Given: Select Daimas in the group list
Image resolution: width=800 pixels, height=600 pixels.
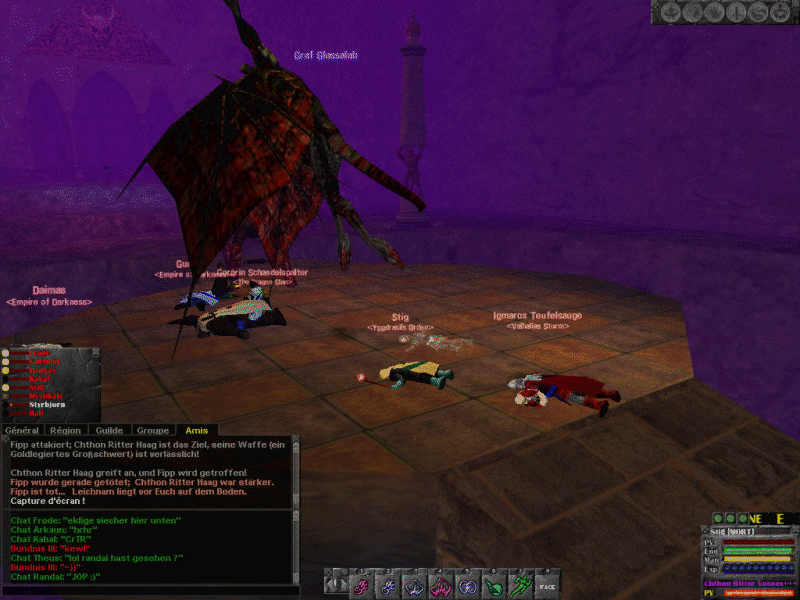Looking at the screenshot, I should pyautogui.click(x=40, y=370).
